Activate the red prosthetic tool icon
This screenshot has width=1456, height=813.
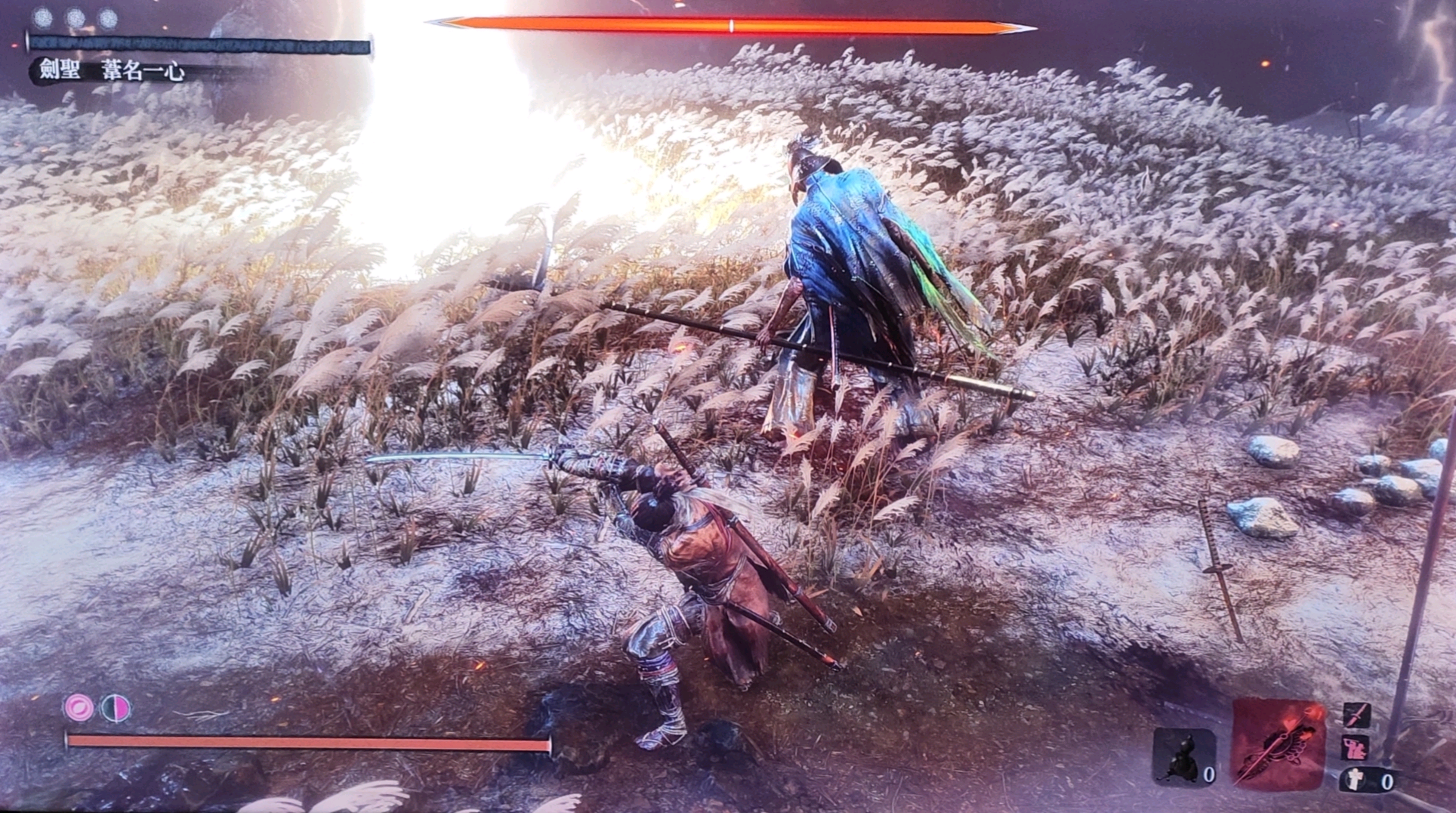[x=1279, y=744]
